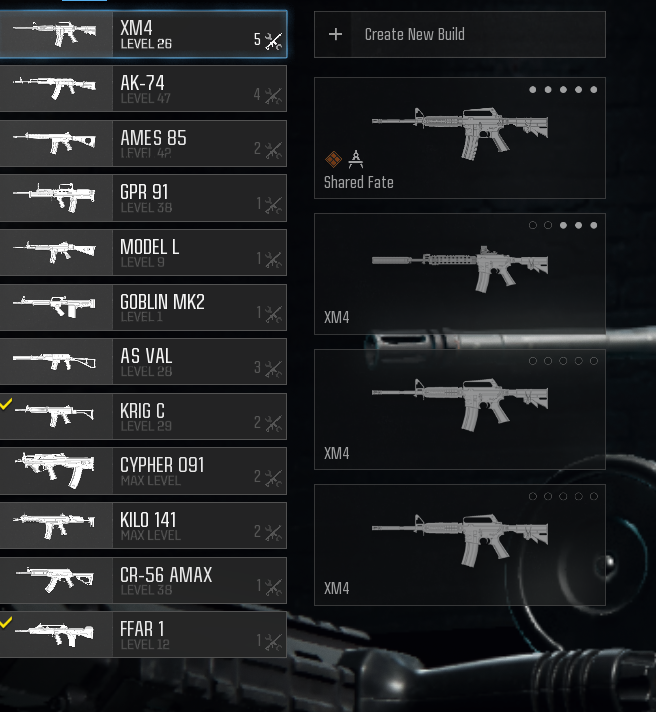Select the GPR 91 entry

143,198
